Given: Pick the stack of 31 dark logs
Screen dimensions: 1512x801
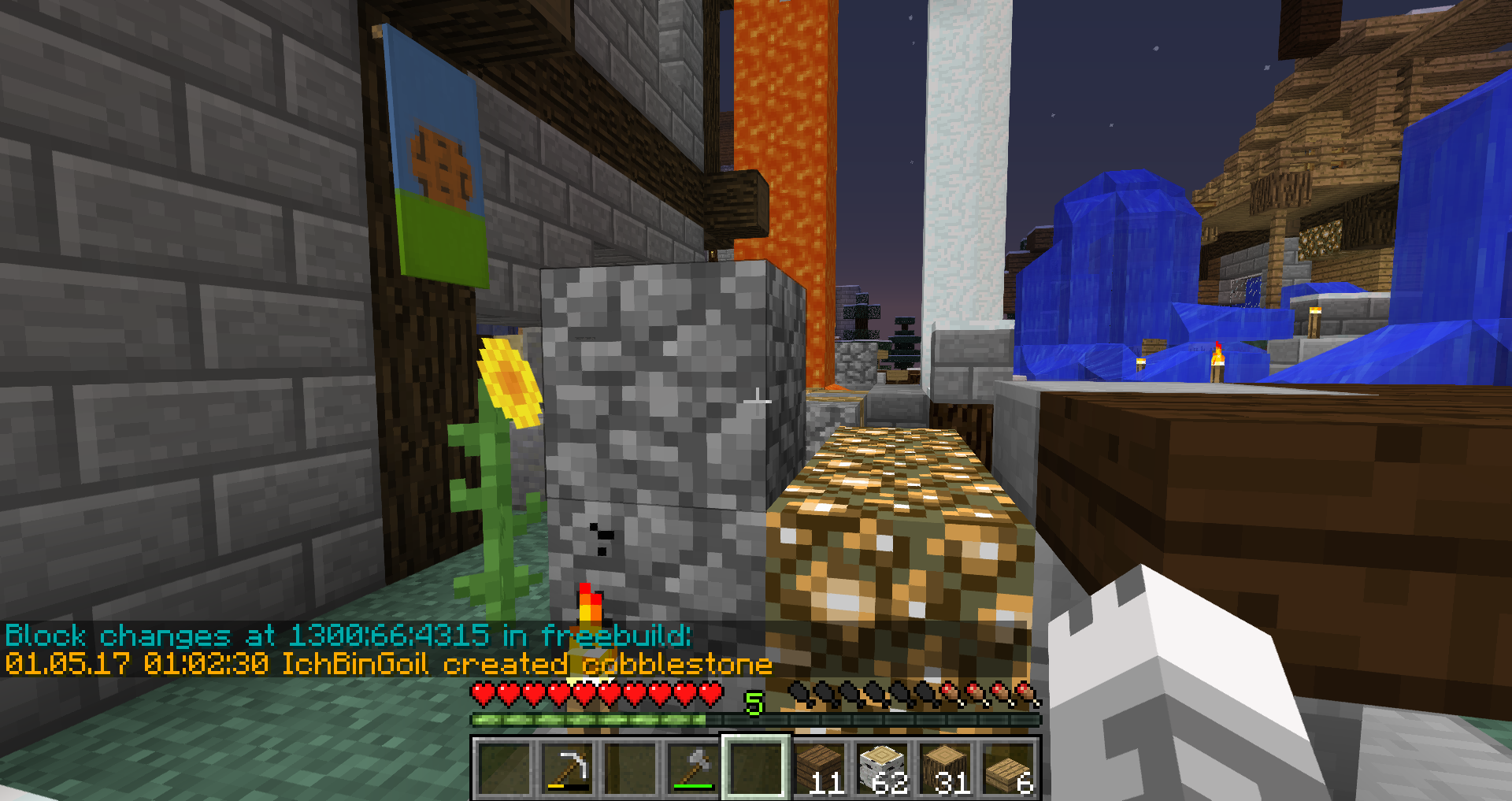Looking at the screenshot, I should point(945,768).
